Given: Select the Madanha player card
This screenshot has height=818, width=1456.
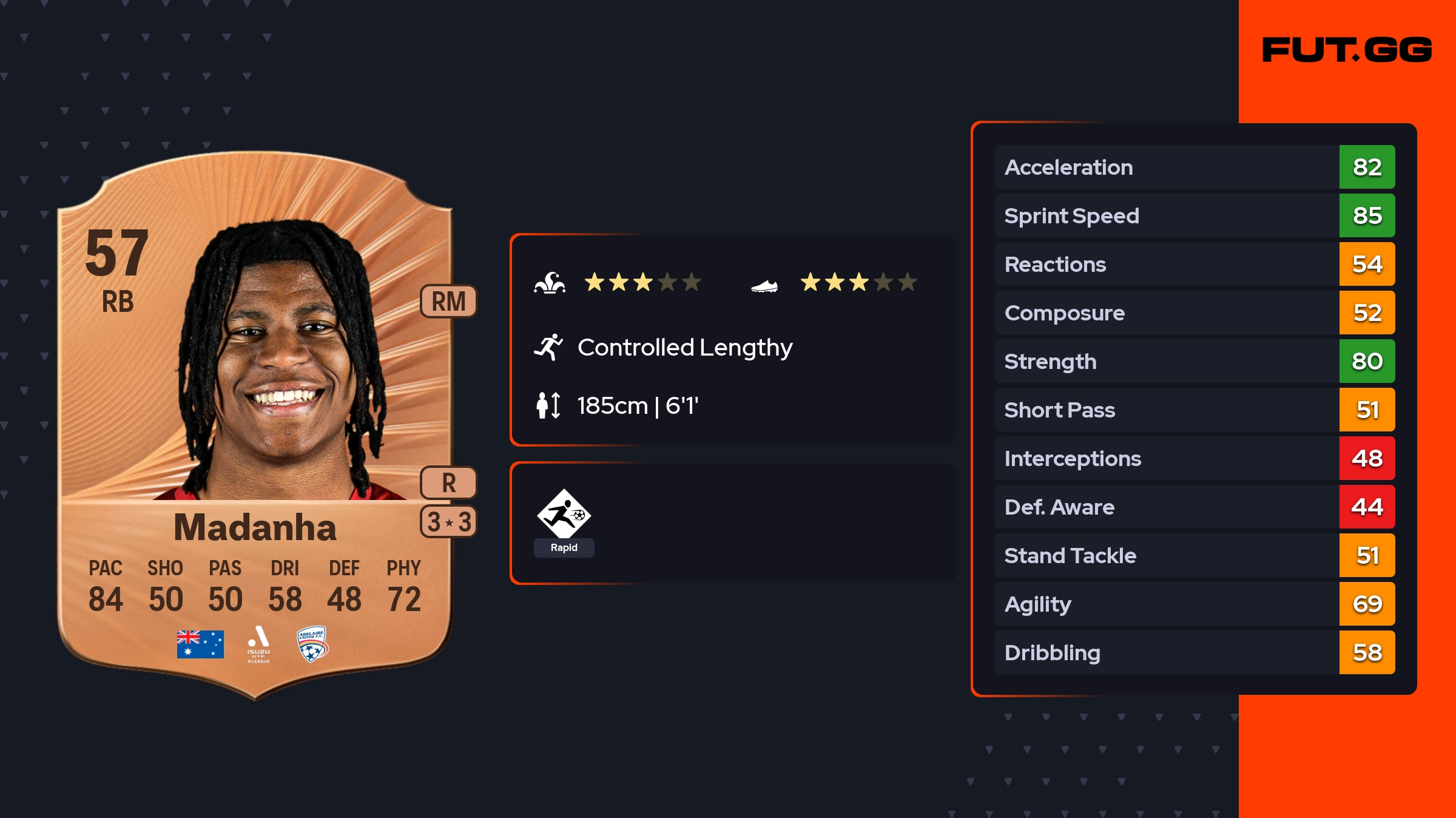Looking at the screenshot, I should [x=255, y=425].
